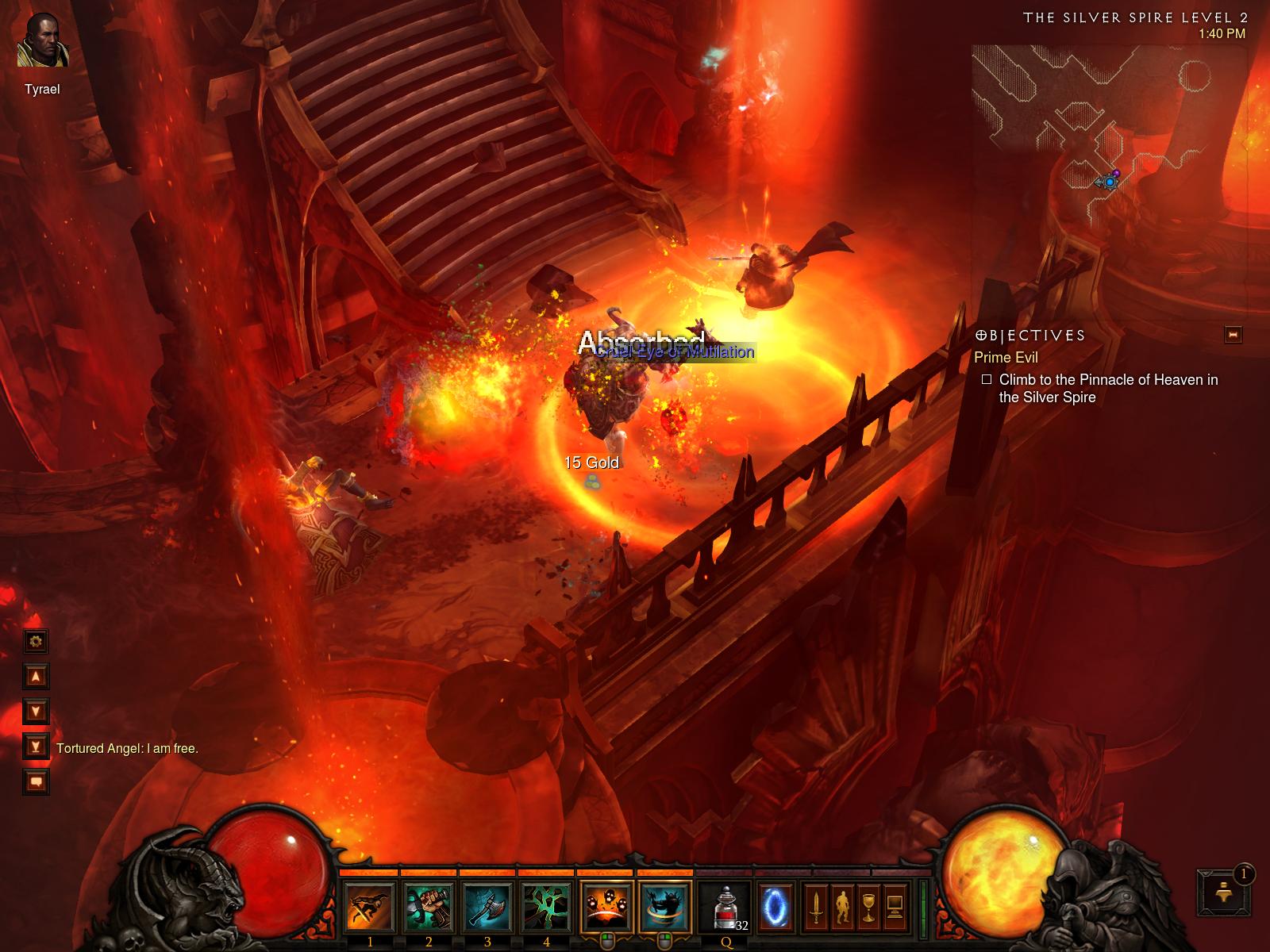The width and height of the screenshot is (1270, 952).
Task: Activate the axe skill in slot 3
Action: (487, 907)
